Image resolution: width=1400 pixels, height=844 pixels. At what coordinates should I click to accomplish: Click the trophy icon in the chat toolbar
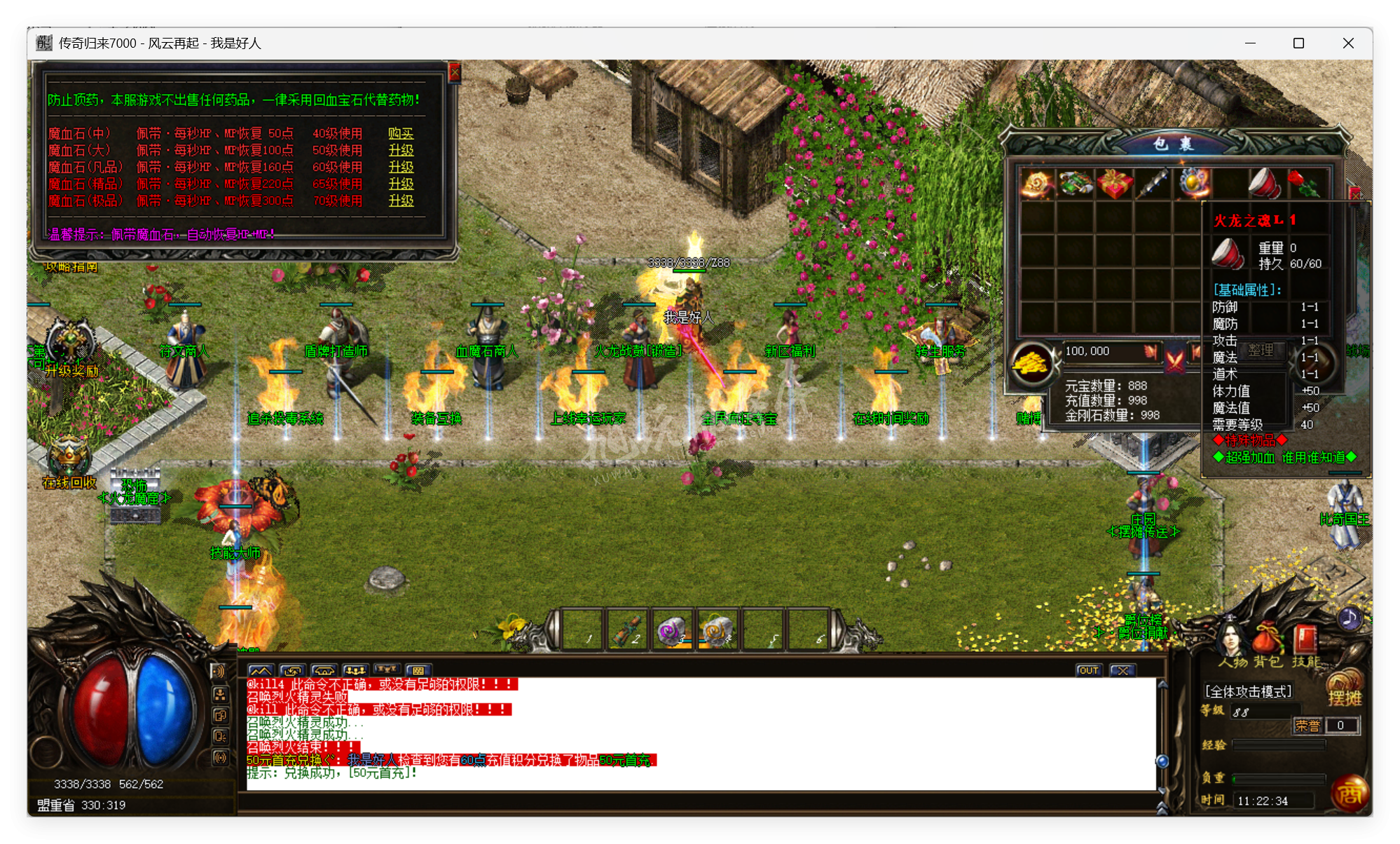click(x=386, y=669)
